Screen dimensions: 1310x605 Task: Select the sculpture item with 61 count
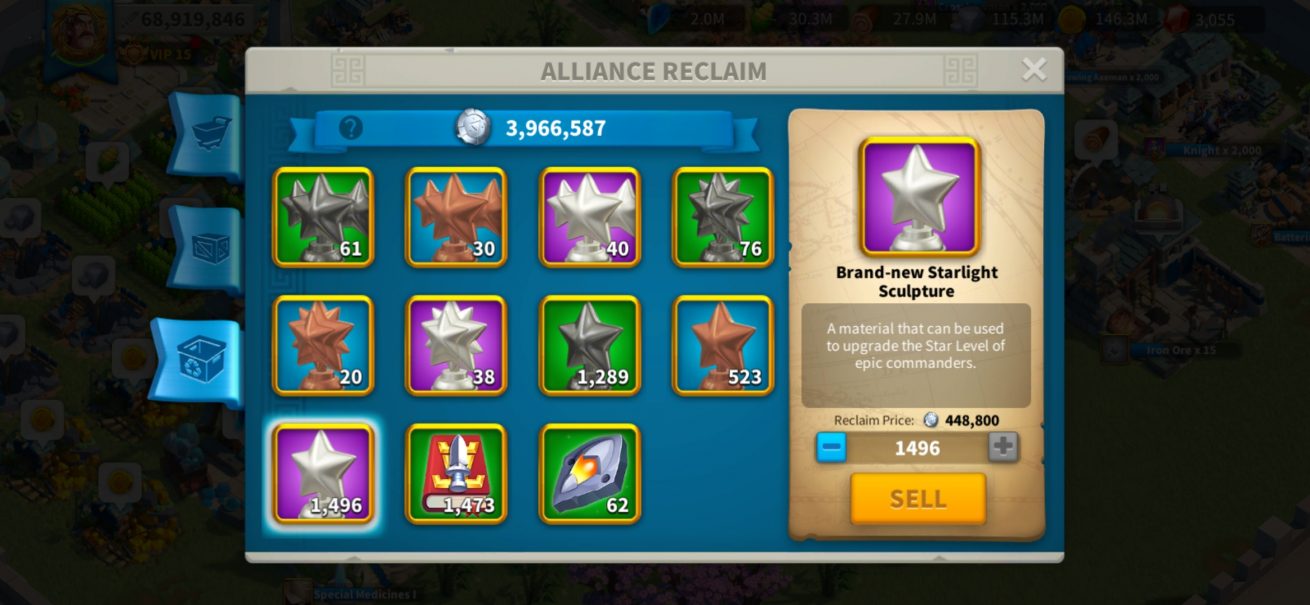pyautogui.click(x=323, y=217)
